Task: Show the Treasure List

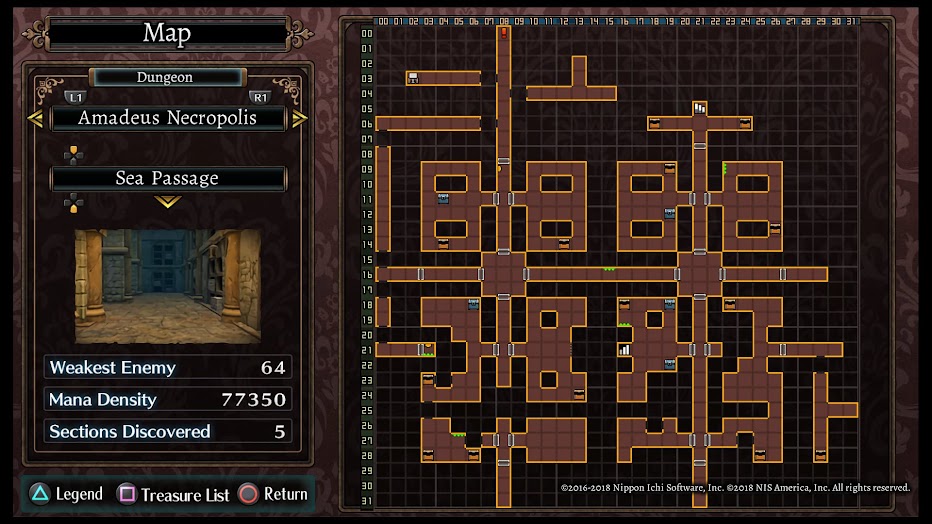Action: [x=175, y=494]
